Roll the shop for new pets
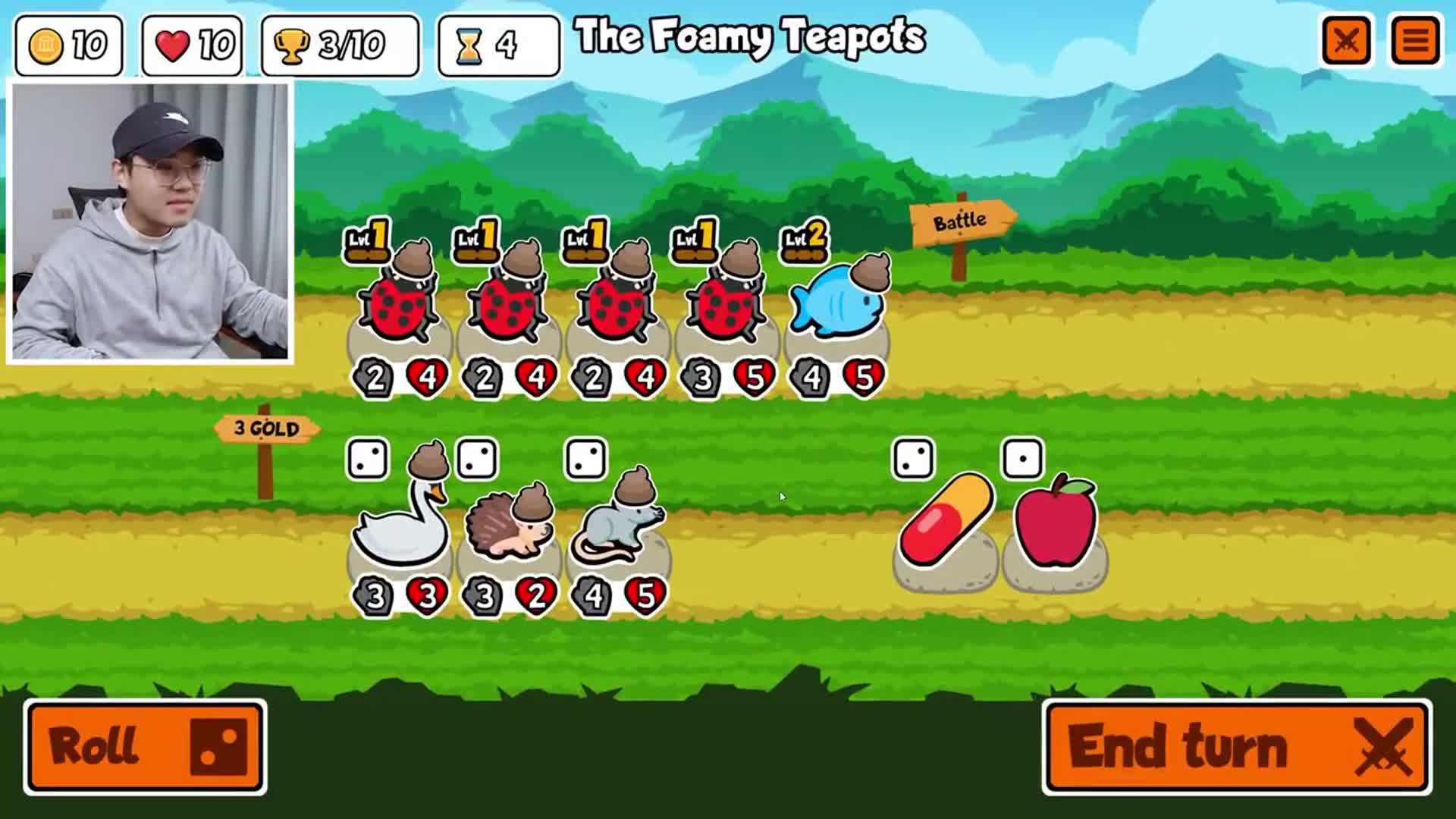Image resolution: width=1456 pixels, height=819 pixels. tap(145, 747)
